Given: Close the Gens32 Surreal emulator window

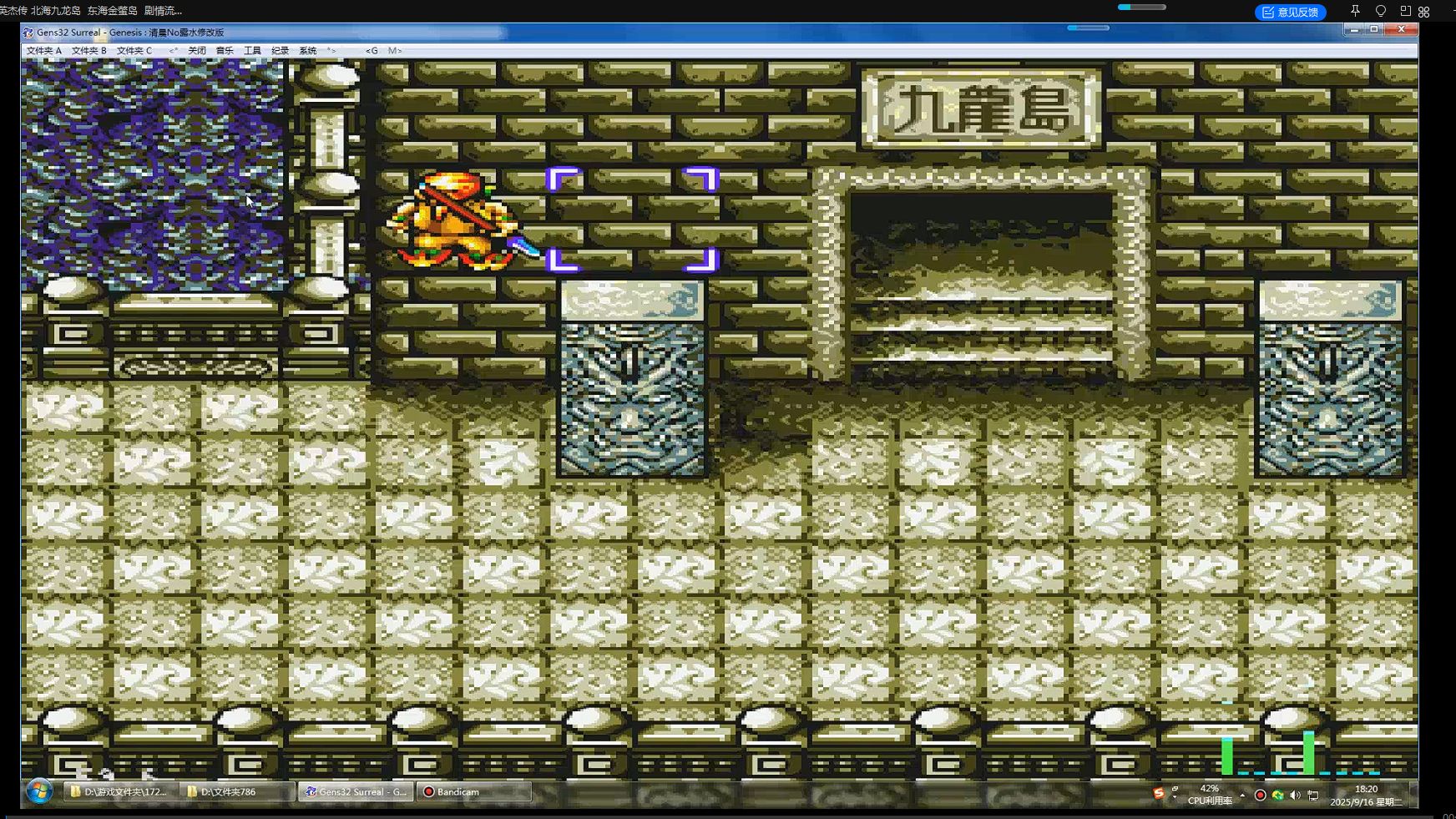Looking at the screenshot, I should click(1402, 29).
